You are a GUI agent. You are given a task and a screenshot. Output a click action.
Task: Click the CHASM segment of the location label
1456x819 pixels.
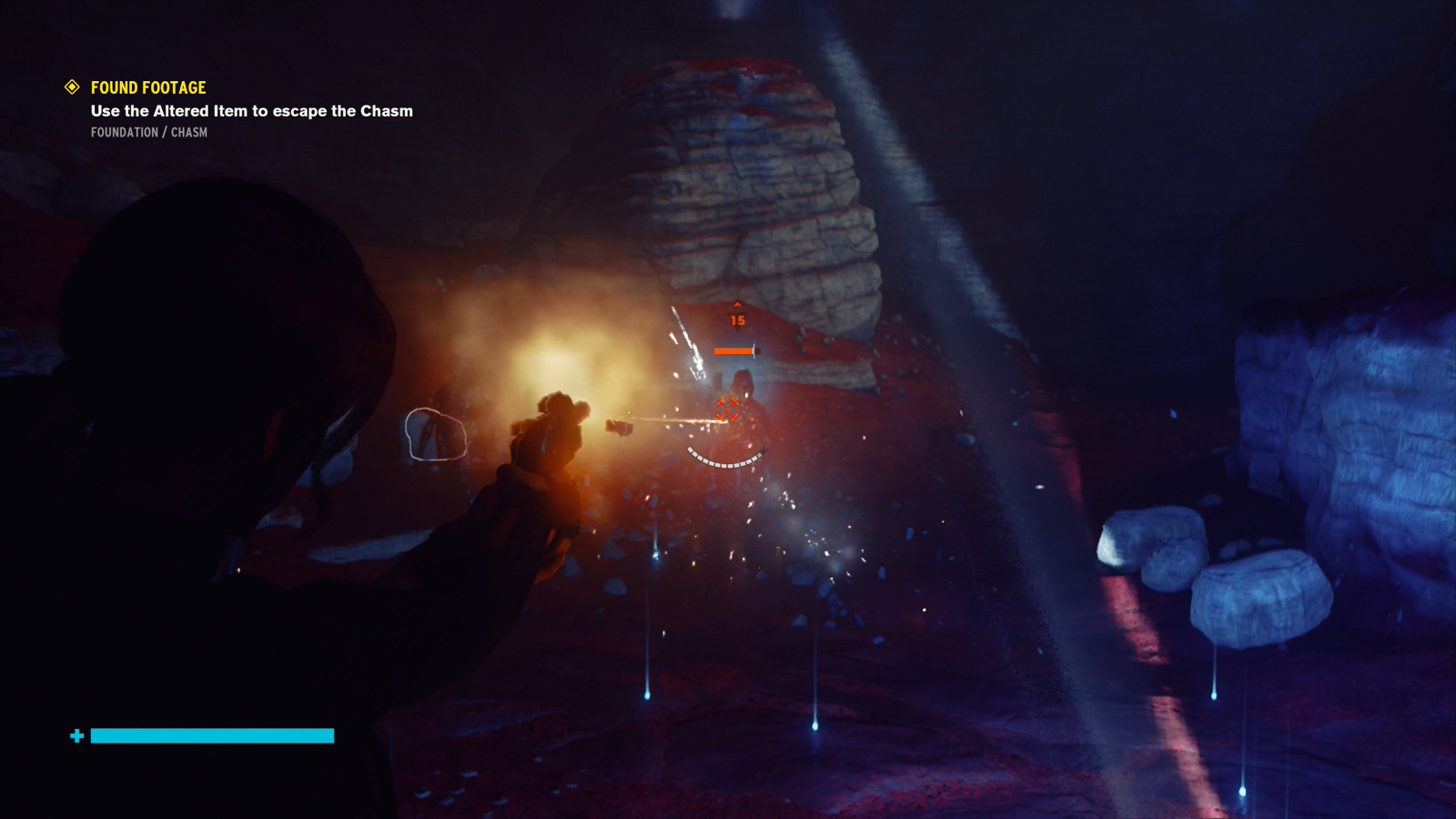tap(188, 132)
